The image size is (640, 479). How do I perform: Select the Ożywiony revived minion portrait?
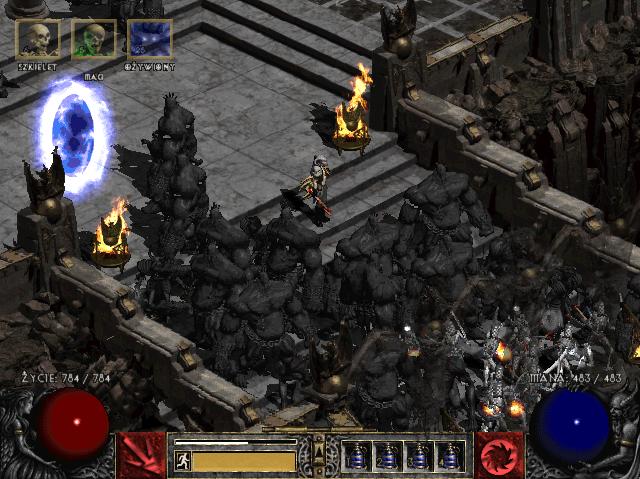[x=150, y=39]
